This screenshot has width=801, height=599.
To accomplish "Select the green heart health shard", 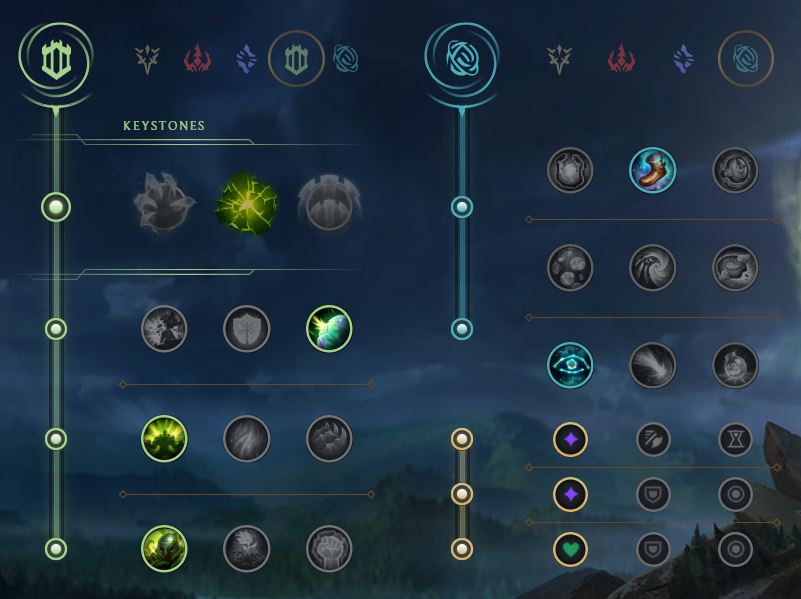I will pyautogui.click(x=570, y=549).
